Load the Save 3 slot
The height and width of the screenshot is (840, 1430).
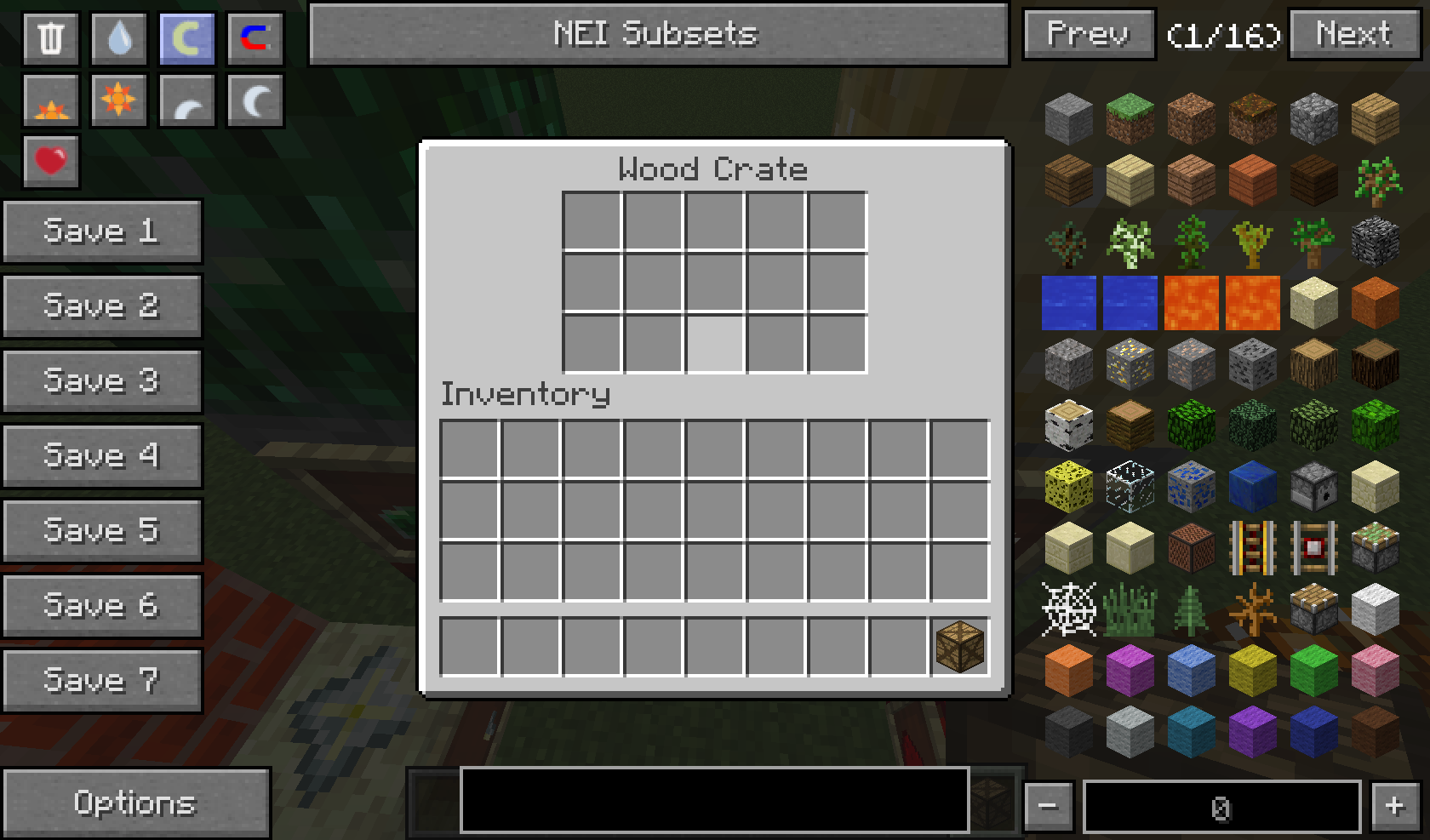[x=102, y=380]
